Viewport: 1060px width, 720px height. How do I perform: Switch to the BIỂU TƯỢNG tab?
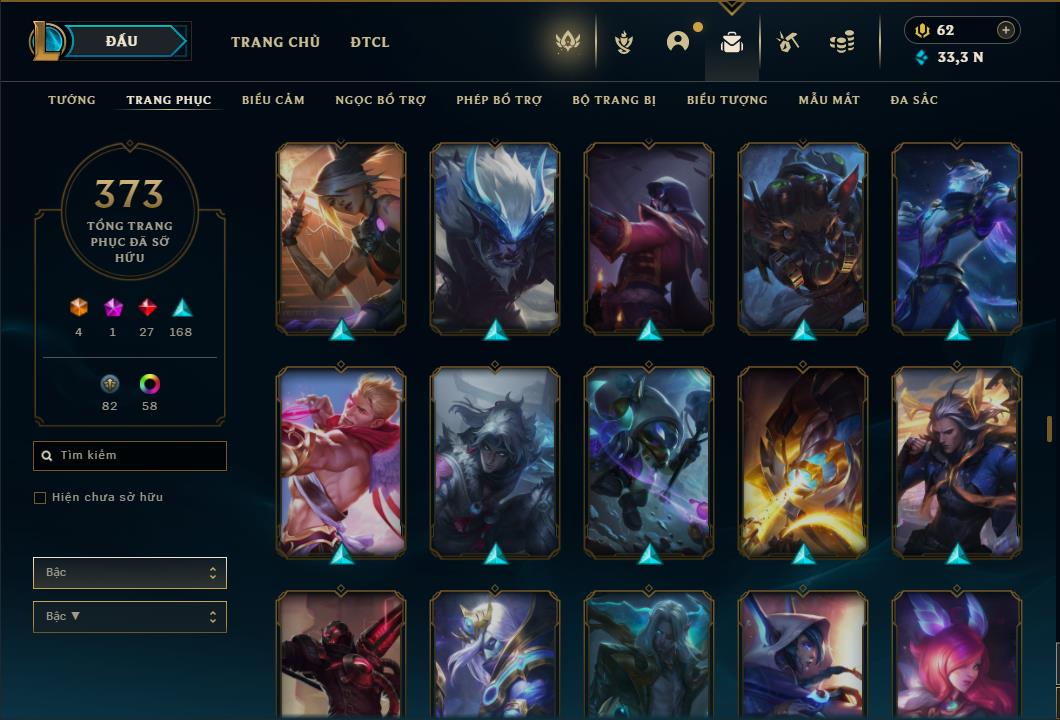point(727,100)
